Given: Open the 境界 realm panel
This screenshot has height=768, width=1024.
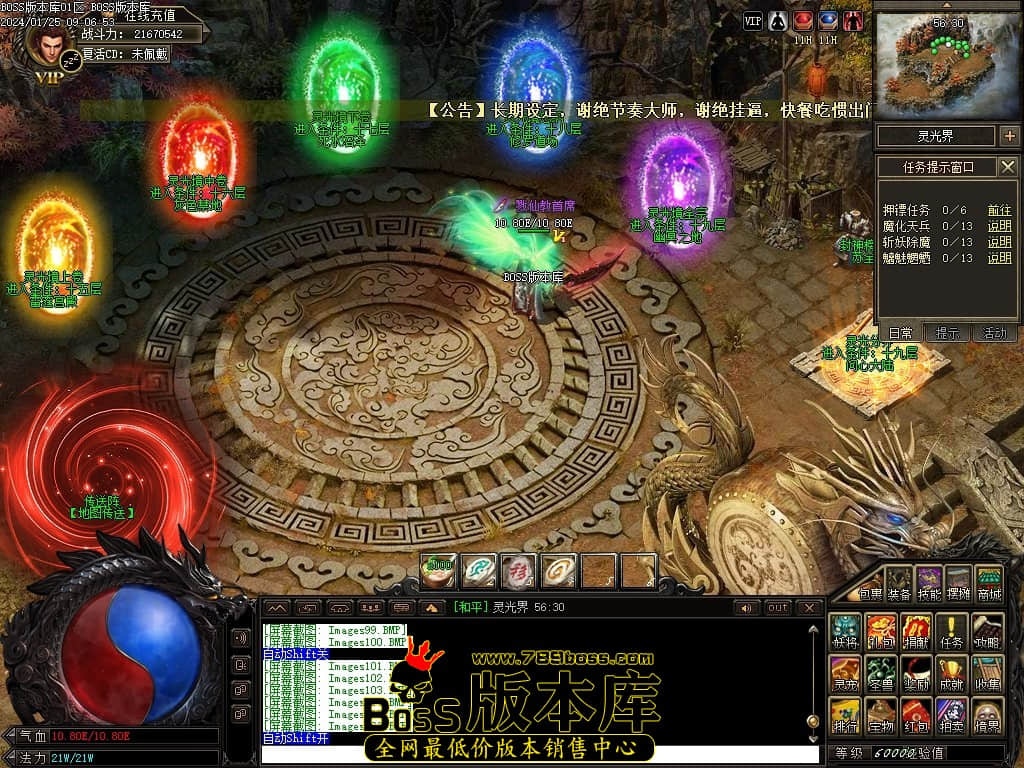Looking at the screenshot, I should (x=987, y=716).
